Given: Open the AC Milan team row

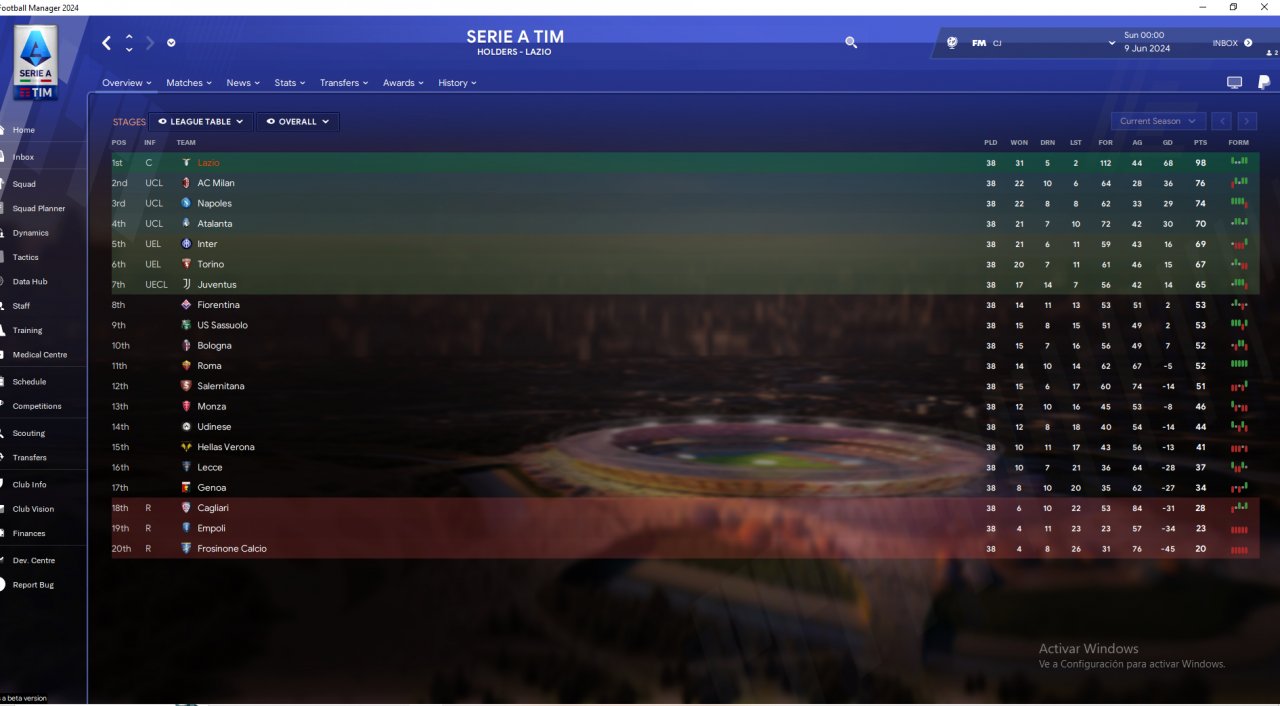Looking at the screenshot, I should tap(216, 183).
